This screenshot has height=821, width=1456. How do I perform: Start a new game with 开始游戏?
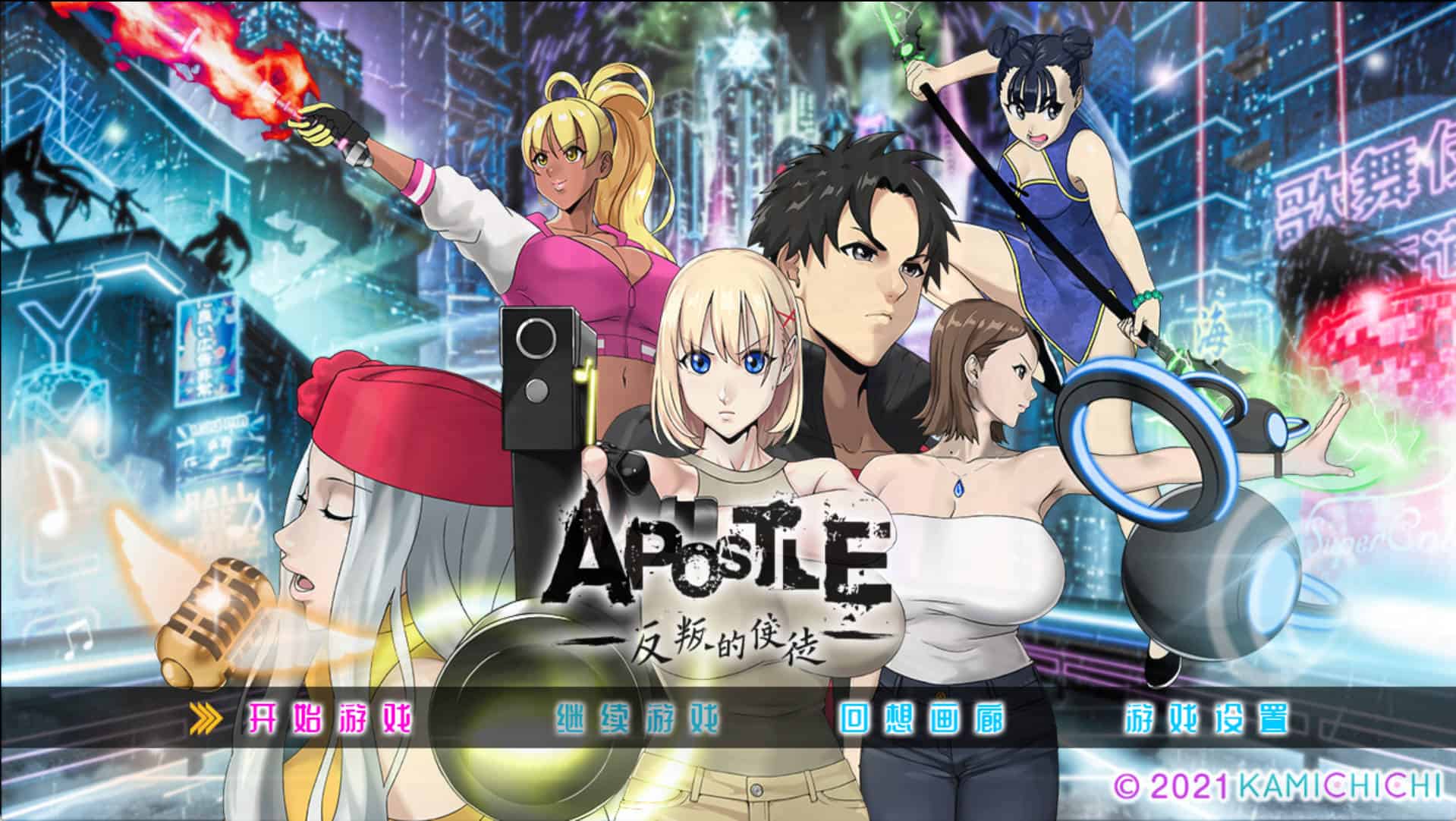pyautogui.click(x=331, y=719)
